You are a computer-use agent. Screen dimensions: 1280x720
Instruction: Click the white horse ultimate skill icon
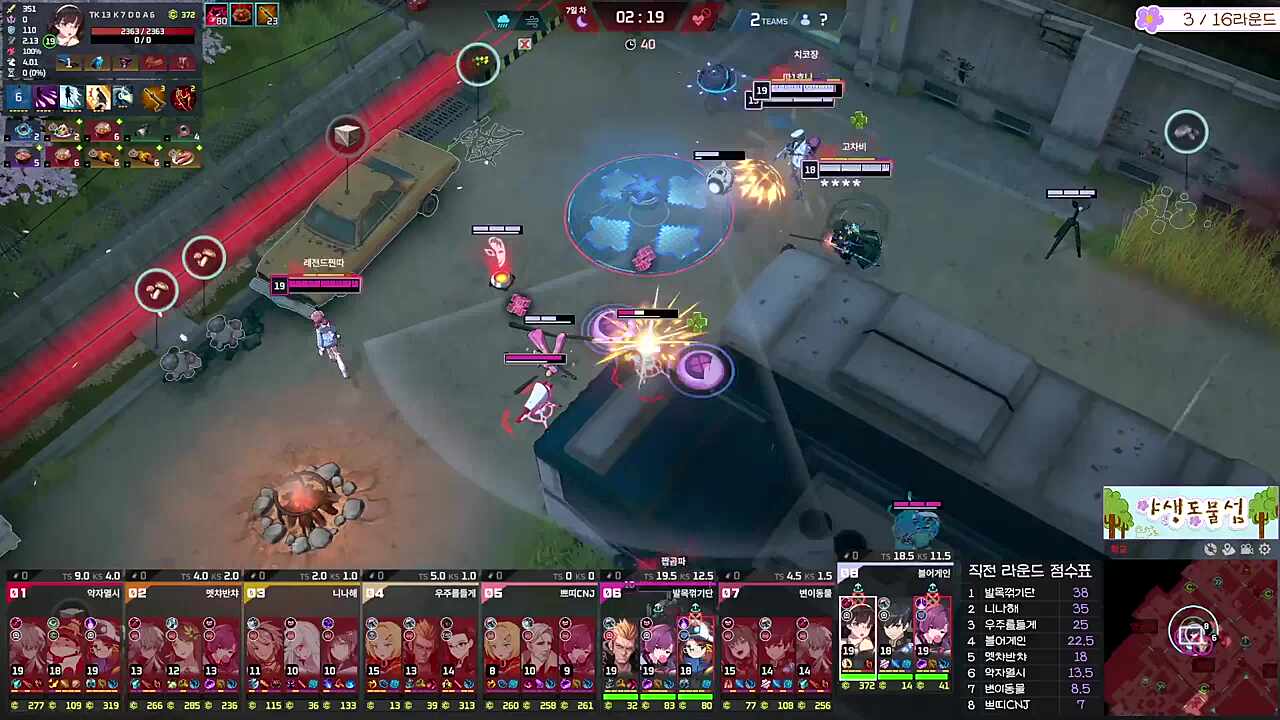coord(122,98)
